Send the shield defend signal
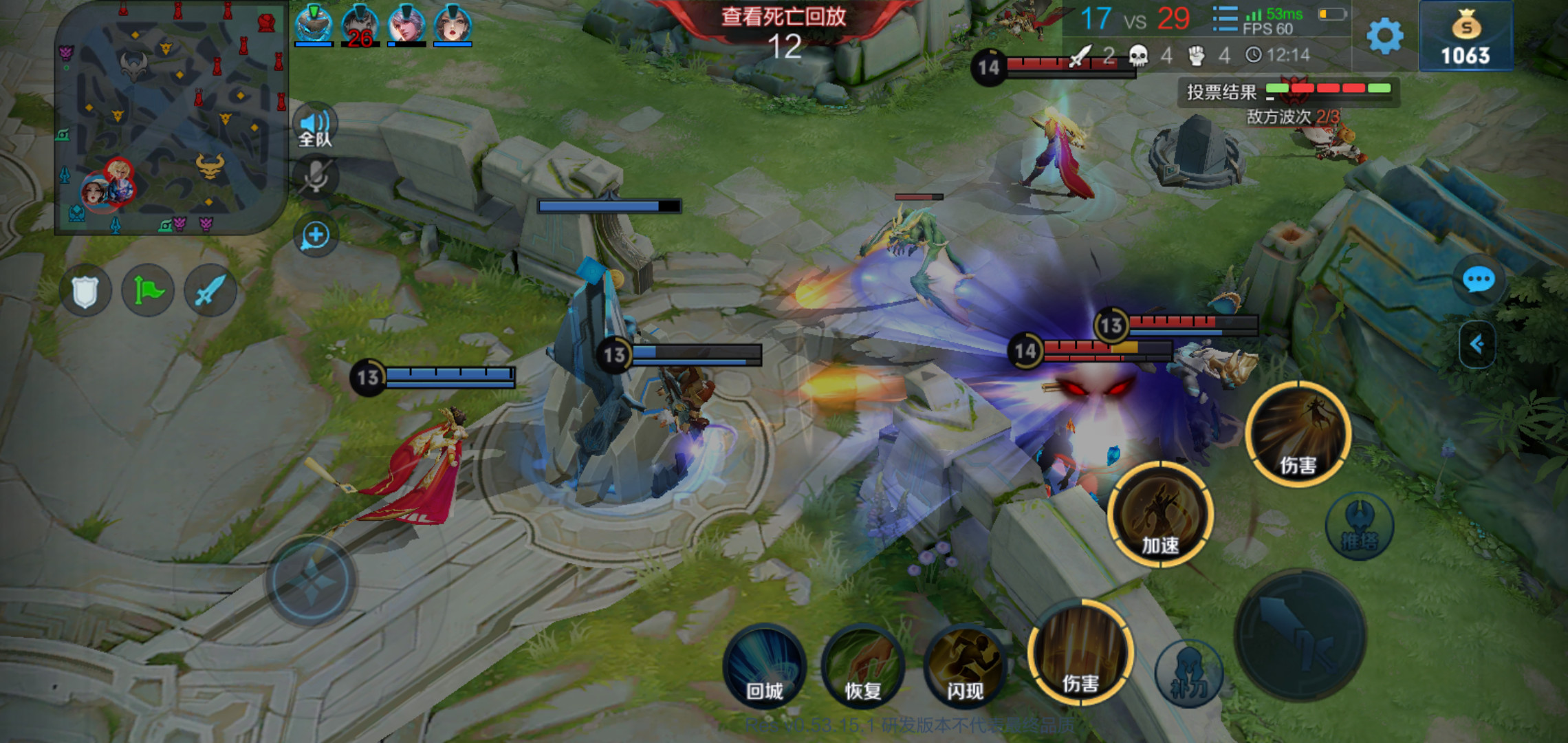 tap(85, 291)
